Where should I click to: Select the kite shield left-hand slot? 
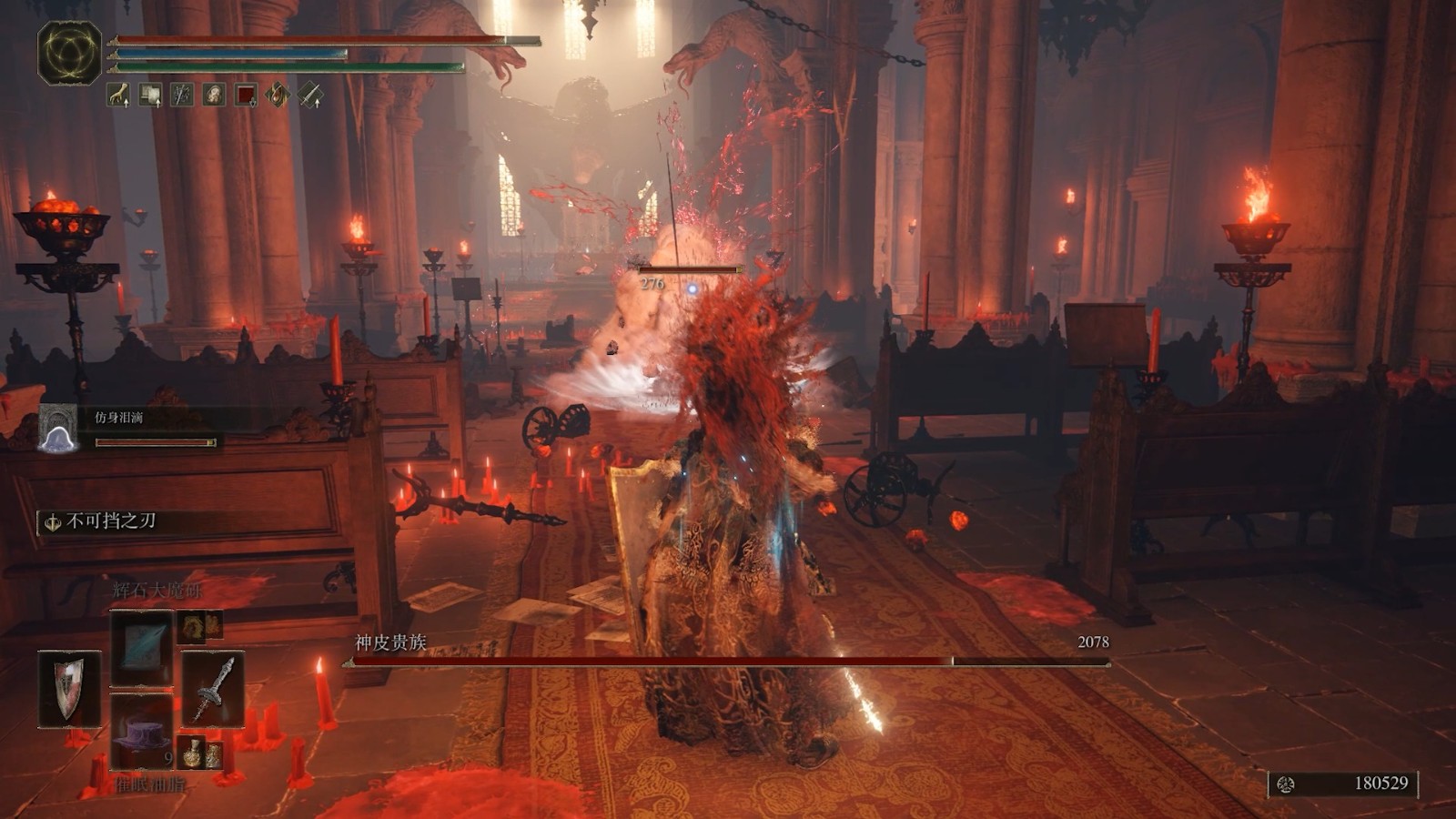pyautogui.click(x=70, y=689)
